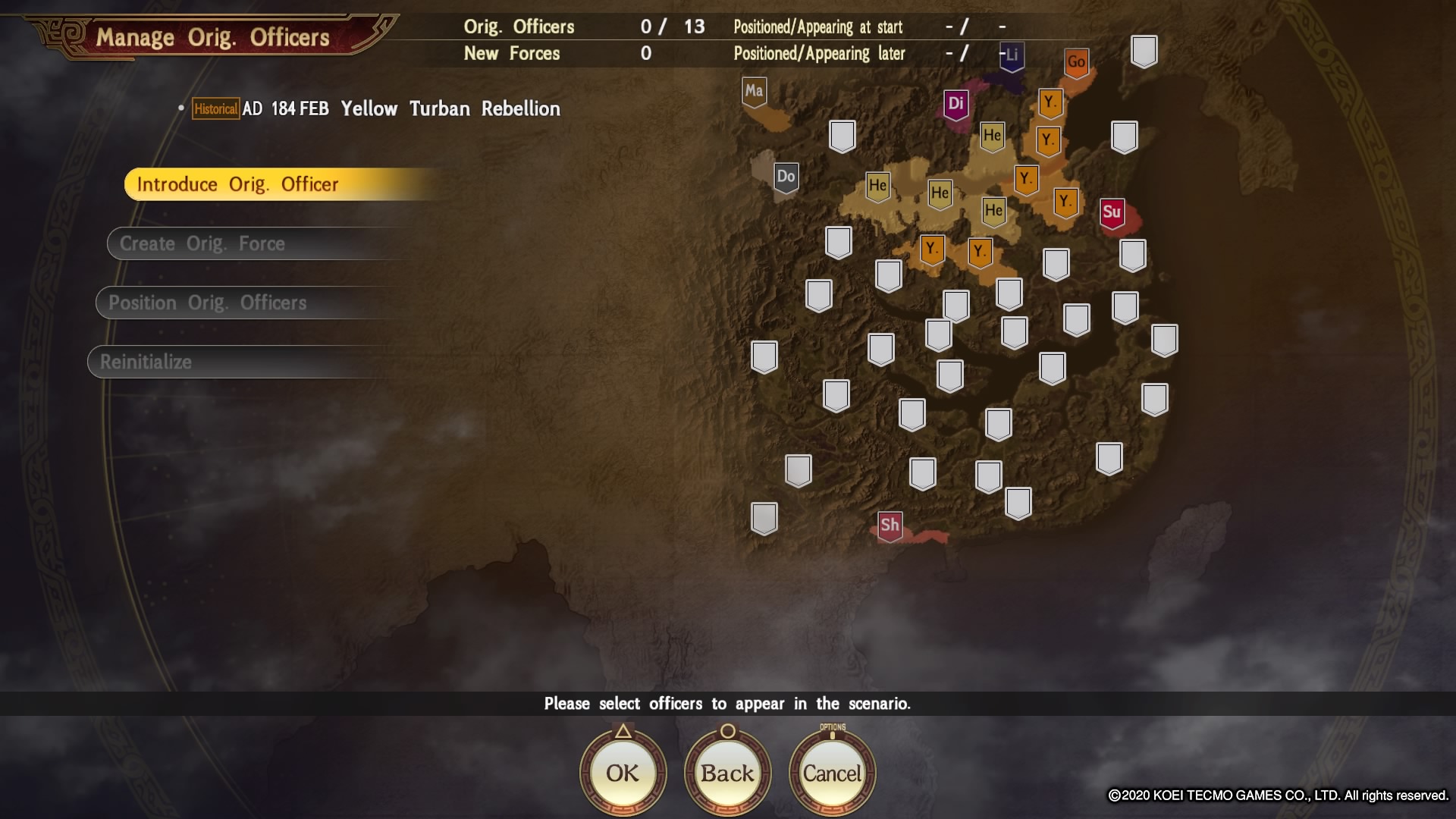
Task: Pick the dark blue Li force marker
Action: 1012,55
